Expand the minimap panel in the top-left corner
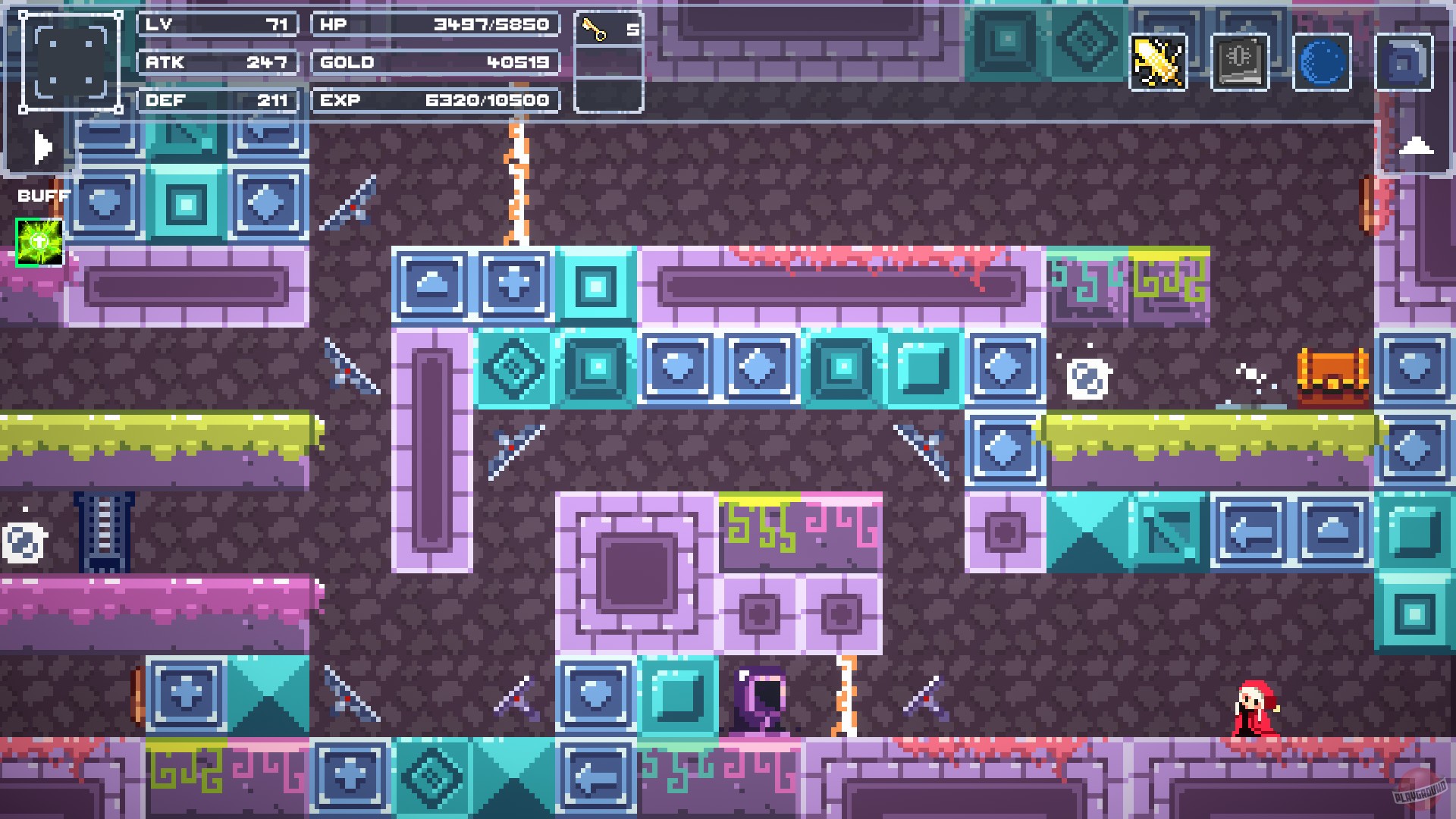Image resolution: width=1456 pixels, height=819 pixels. click(x=72, y=61)
